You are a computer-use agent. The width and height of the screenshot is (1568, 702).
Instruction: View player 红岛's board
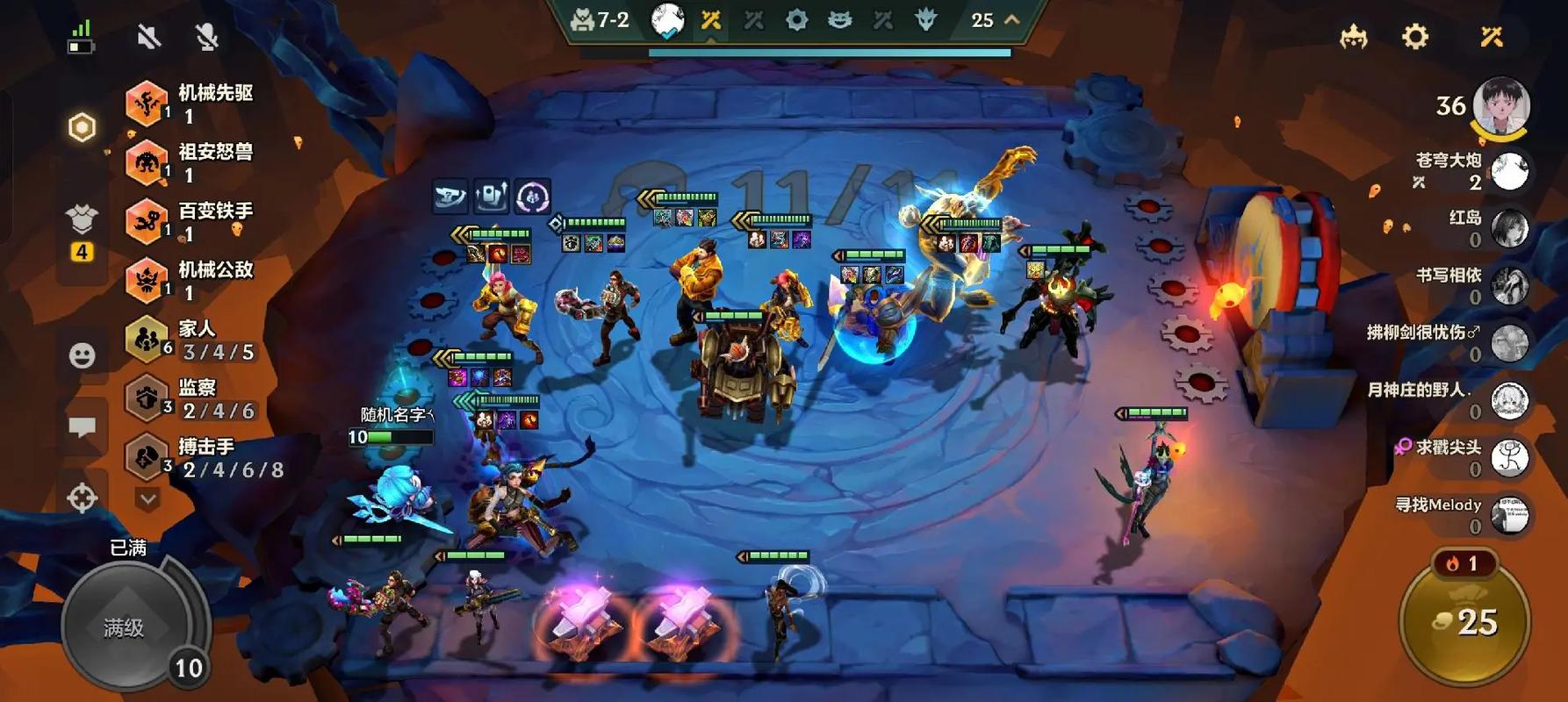1509,228
